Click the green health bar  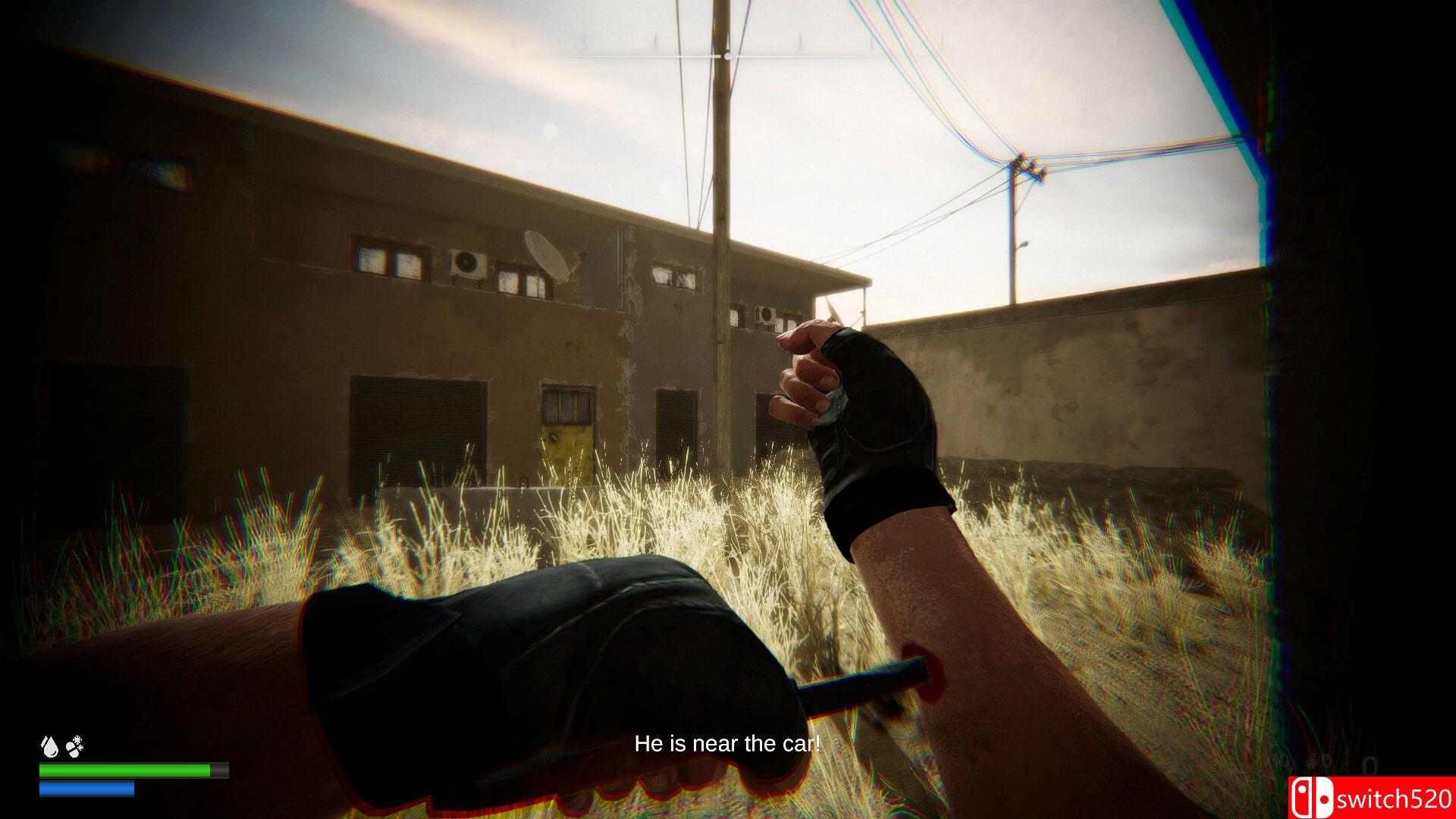pos(125,770)
